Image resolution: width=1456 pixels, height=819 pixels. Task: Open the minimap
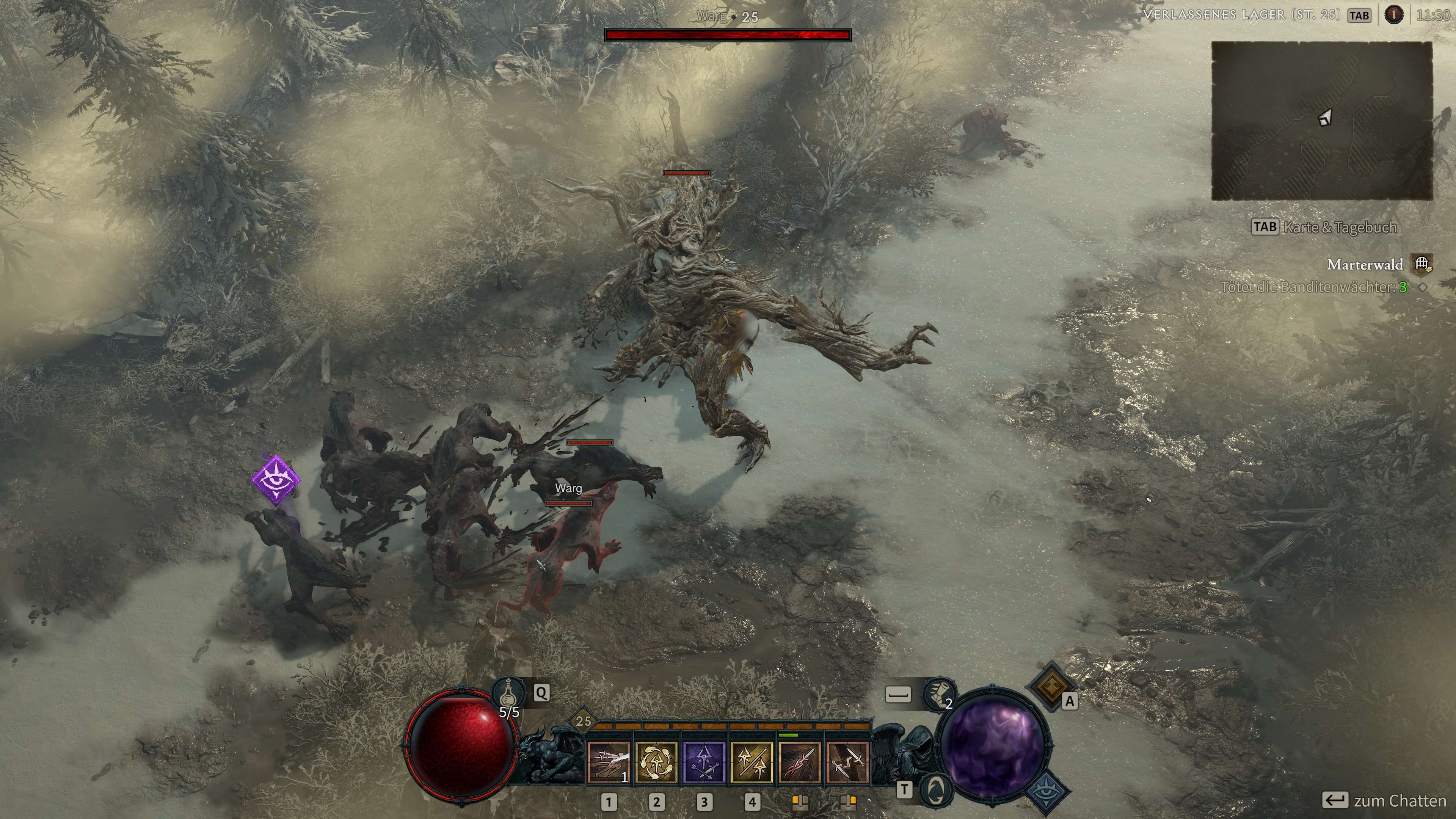pyautogui.click(x=1321, y=121)
